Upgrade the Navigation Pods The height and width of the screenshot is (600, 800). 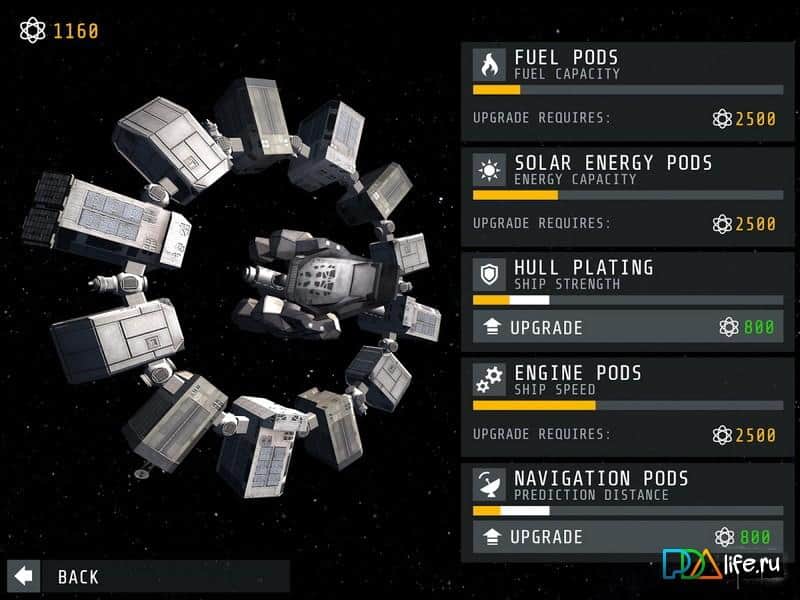click(x=627, y=537)
